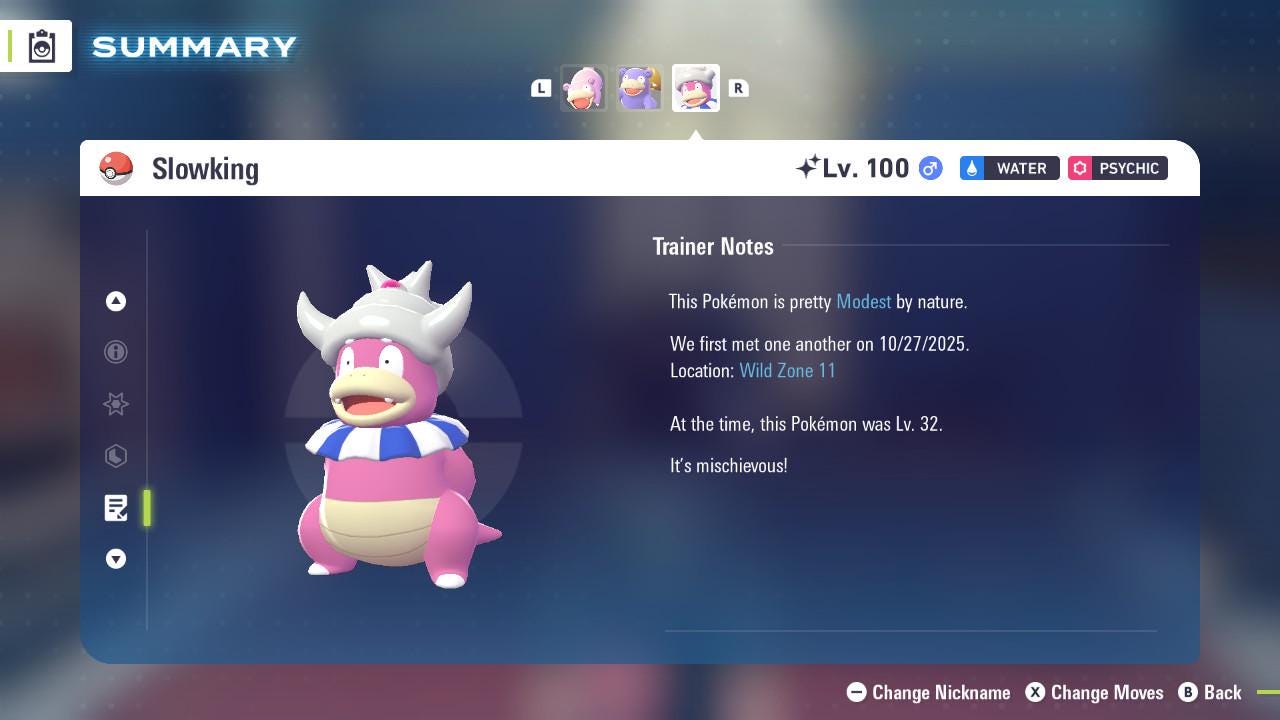Click the down arrow below the sidebar icons
Viewport: 1280px width, 720px height.
[116, 559]
